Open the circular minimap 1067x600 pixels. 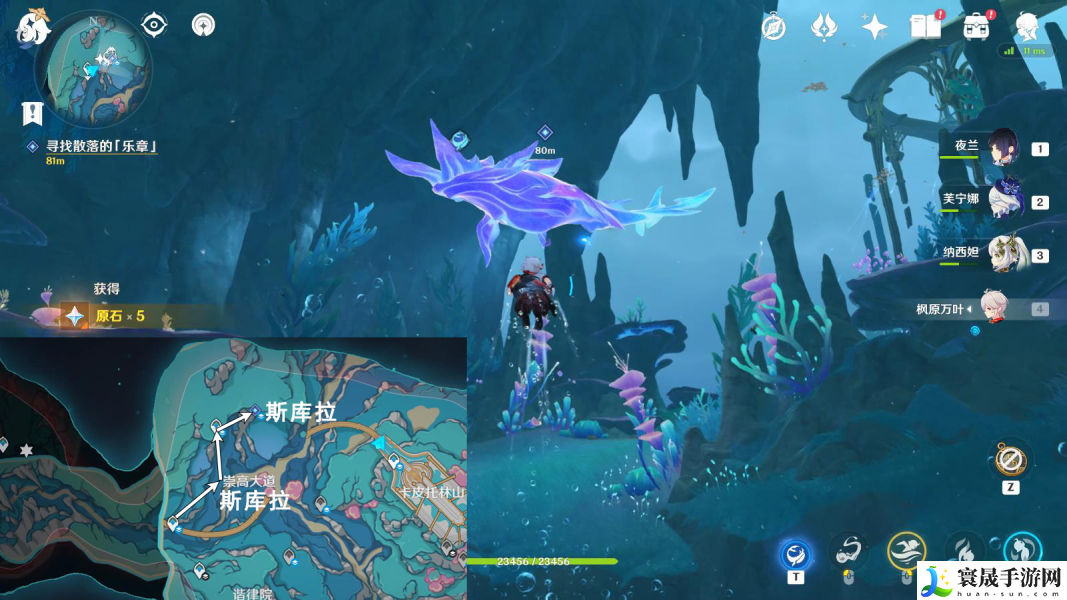click(x=94, y=68)
